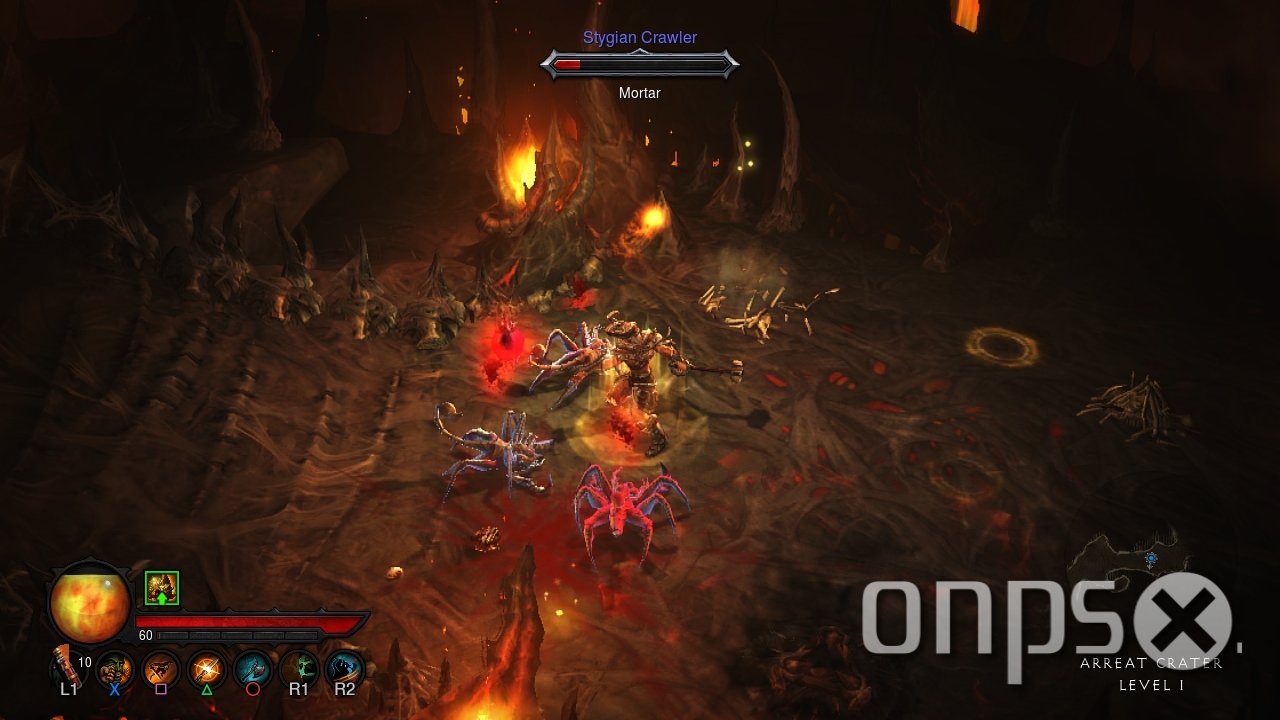
Task: Click the Stygian Crawler name label
Action: (640, 37)
